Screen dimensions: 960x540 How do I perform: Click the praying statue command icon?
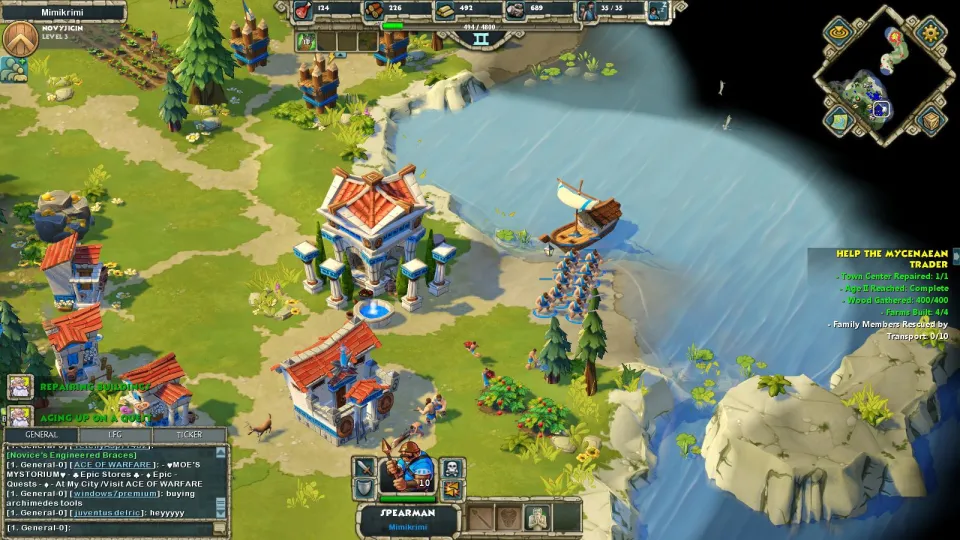[538, 517]
